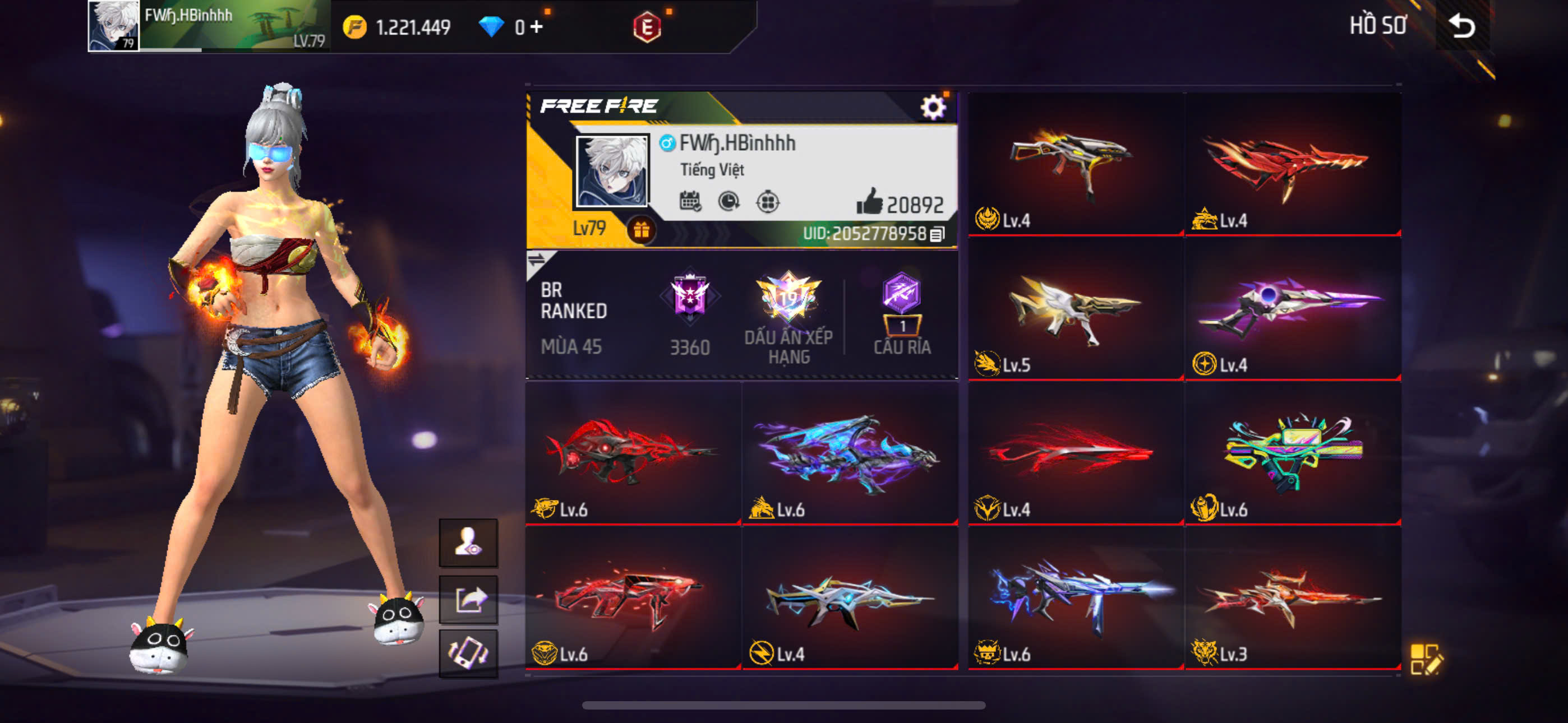Share the profile with share button
This screenshot has height=723, width=1568.
pyautogui.click(x=468, y=600)
